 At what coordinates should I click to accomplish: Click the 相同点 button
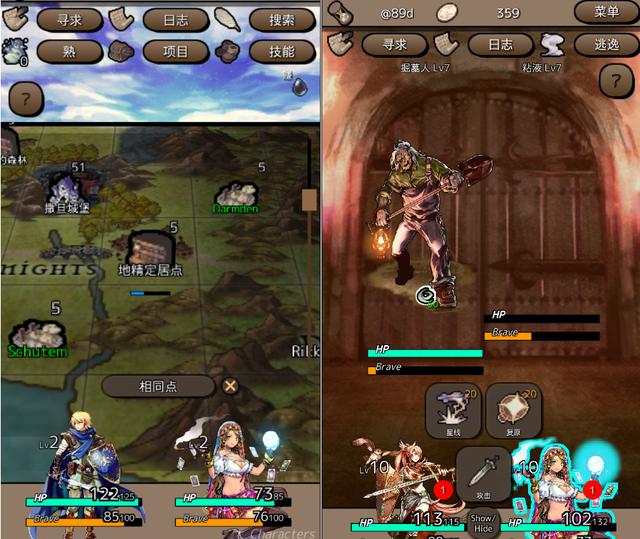tap(158, 386)
